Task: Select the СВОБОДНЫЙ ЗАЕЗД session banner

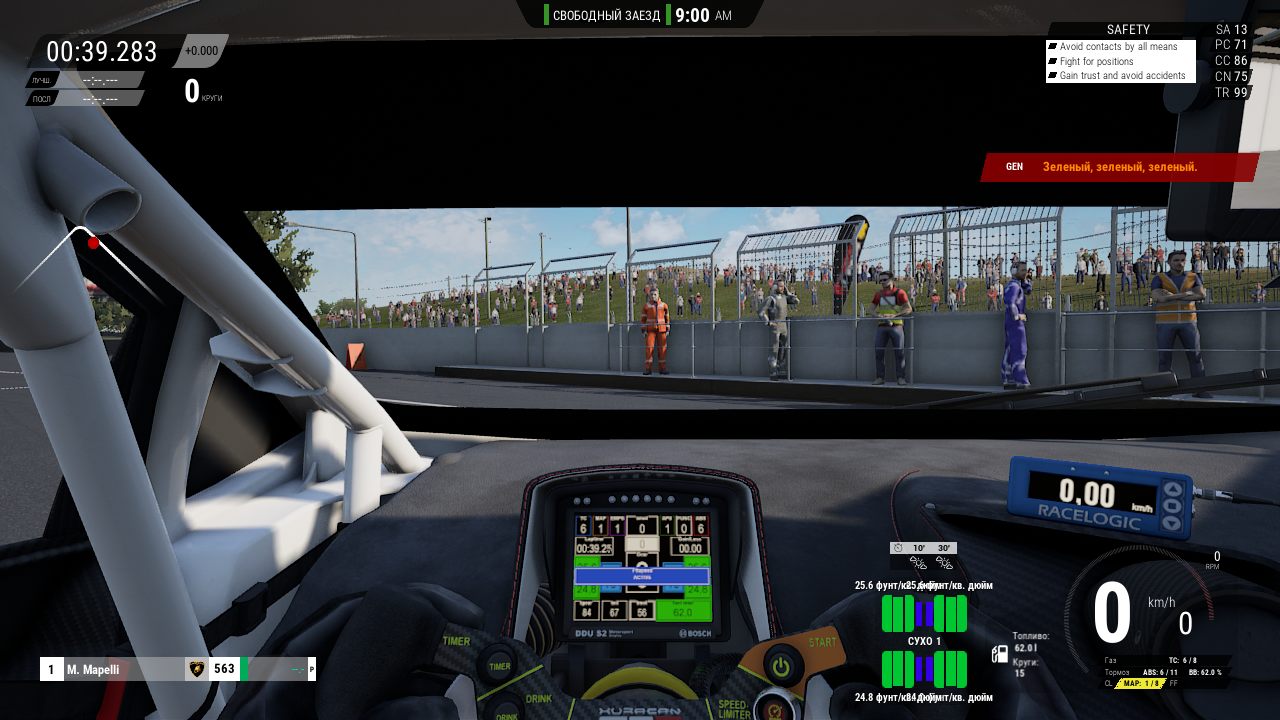Action: point(606,16)
